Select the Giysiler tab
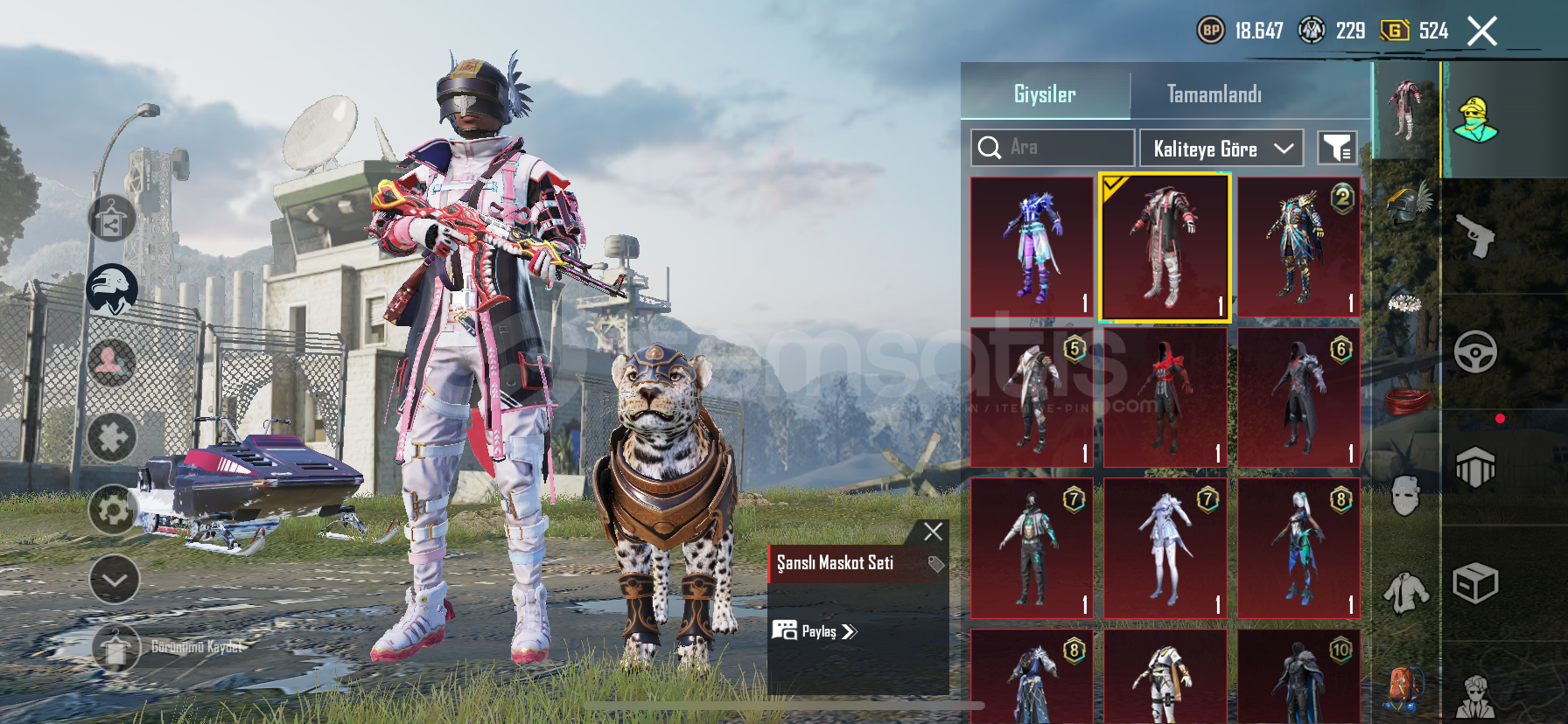 point(1045,94)
